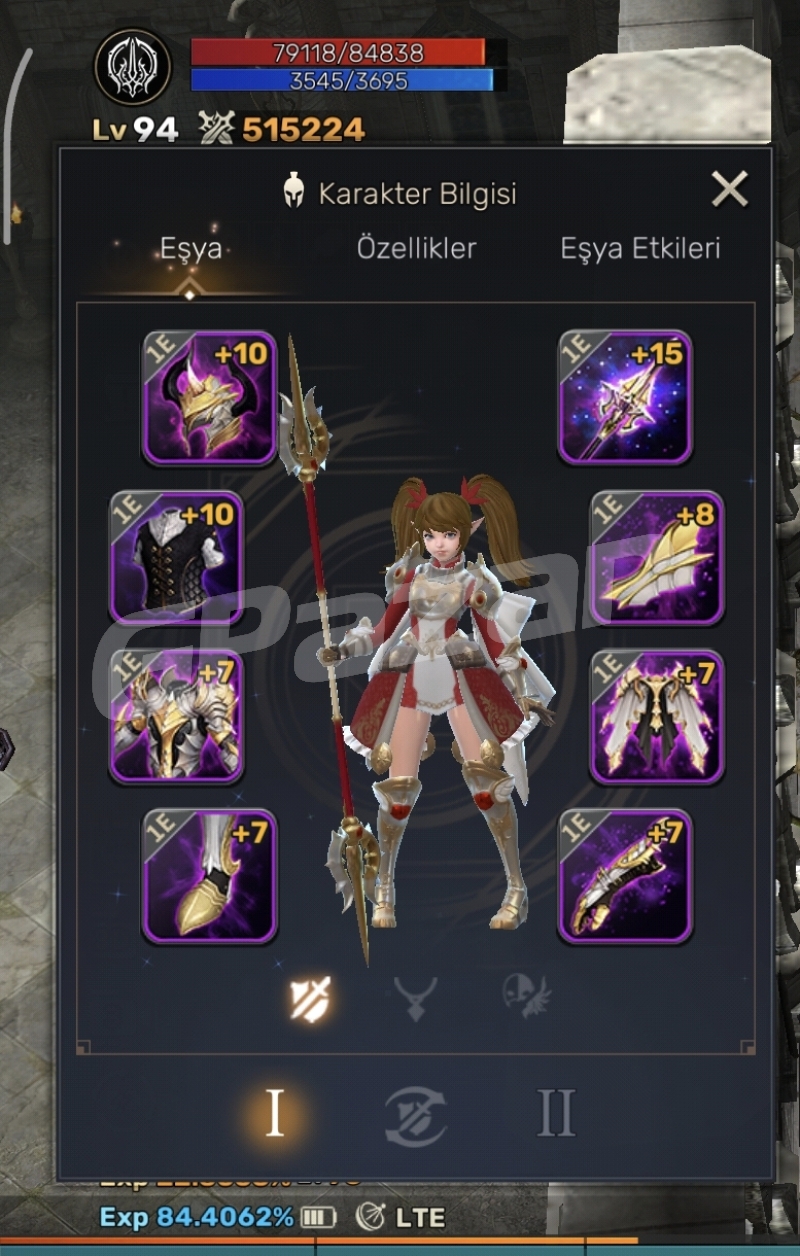Choose the +8 golden wing item slot
The image size is (800, 1256).
657,557
